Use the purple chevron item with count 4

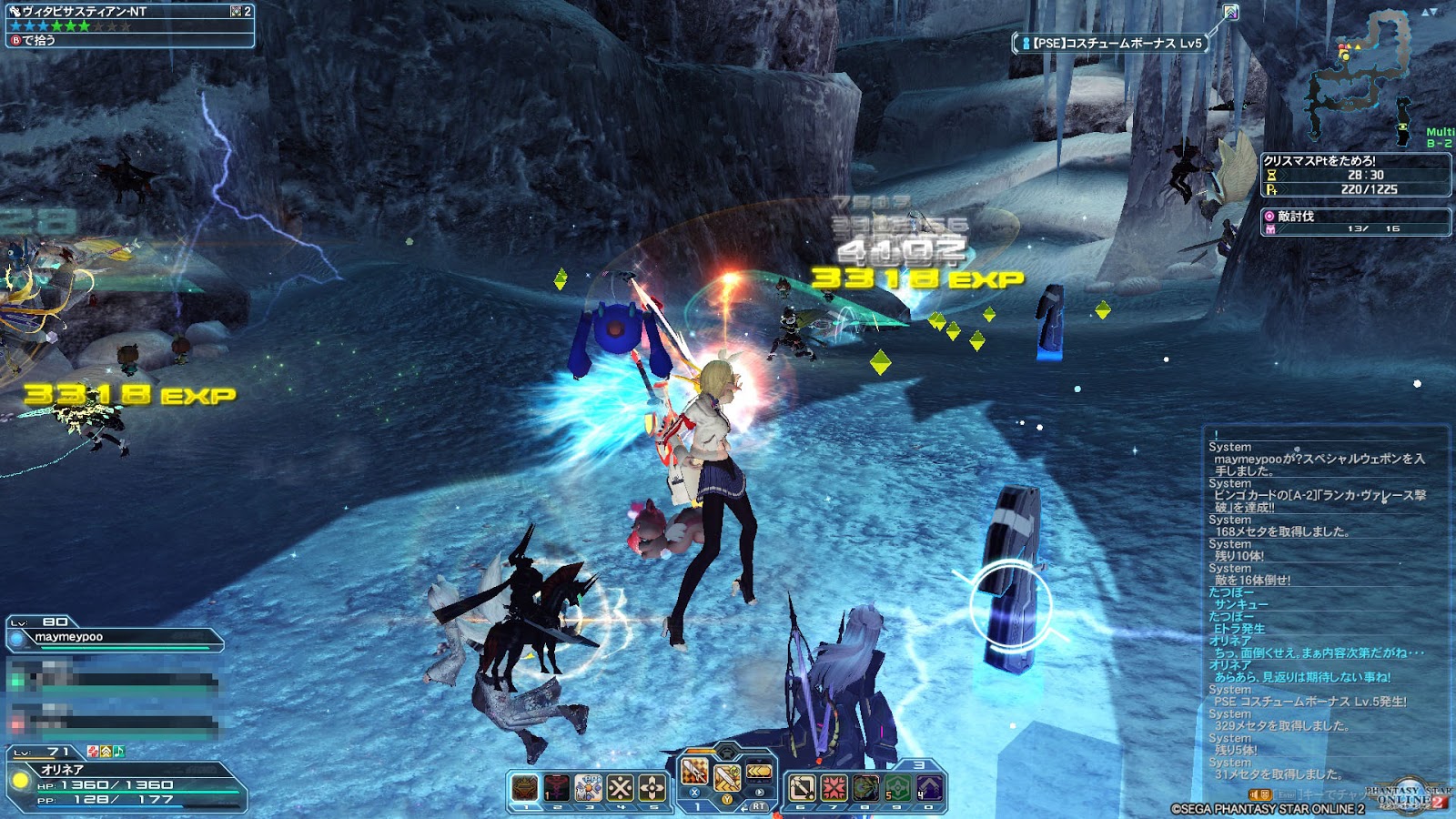929,787
